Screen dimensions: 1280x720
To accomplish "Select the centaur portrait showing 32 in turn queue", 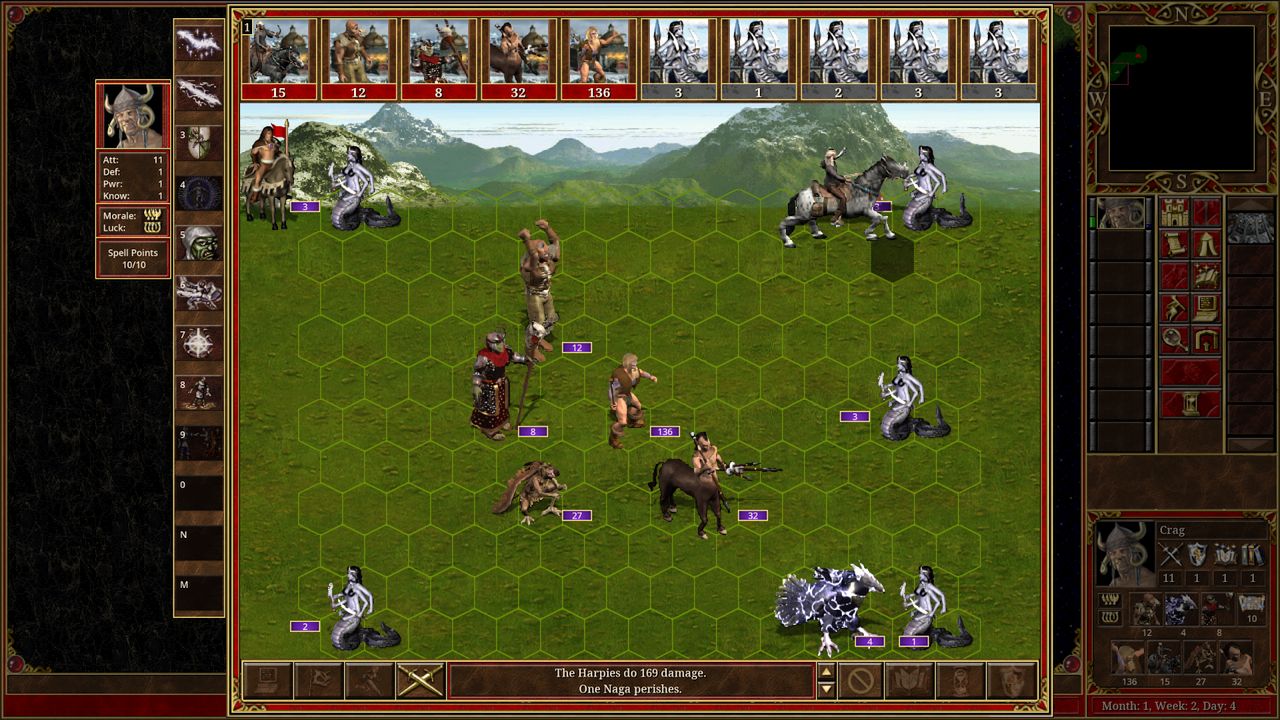I will coord(518,59).
